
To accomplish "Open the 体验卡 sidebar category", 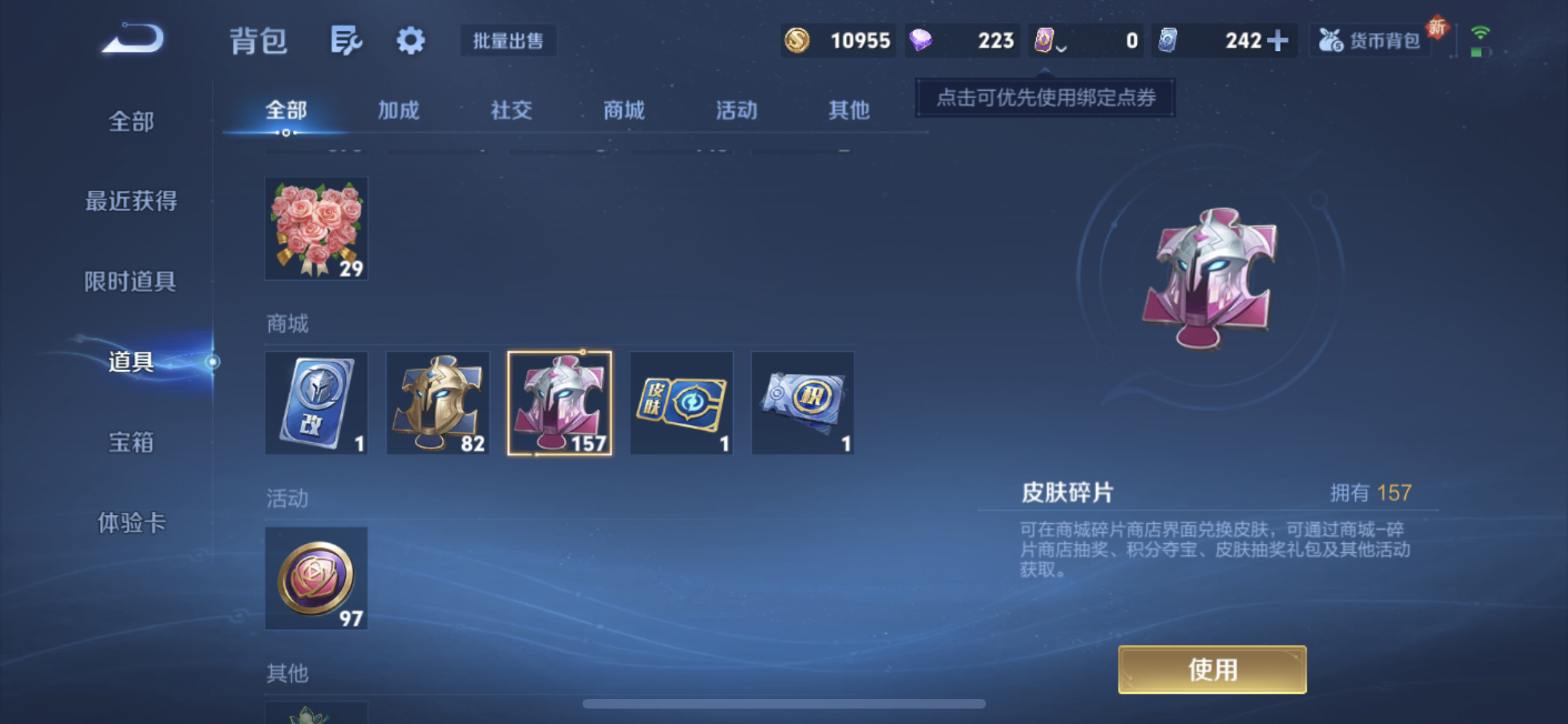I will tap(131, 523).
